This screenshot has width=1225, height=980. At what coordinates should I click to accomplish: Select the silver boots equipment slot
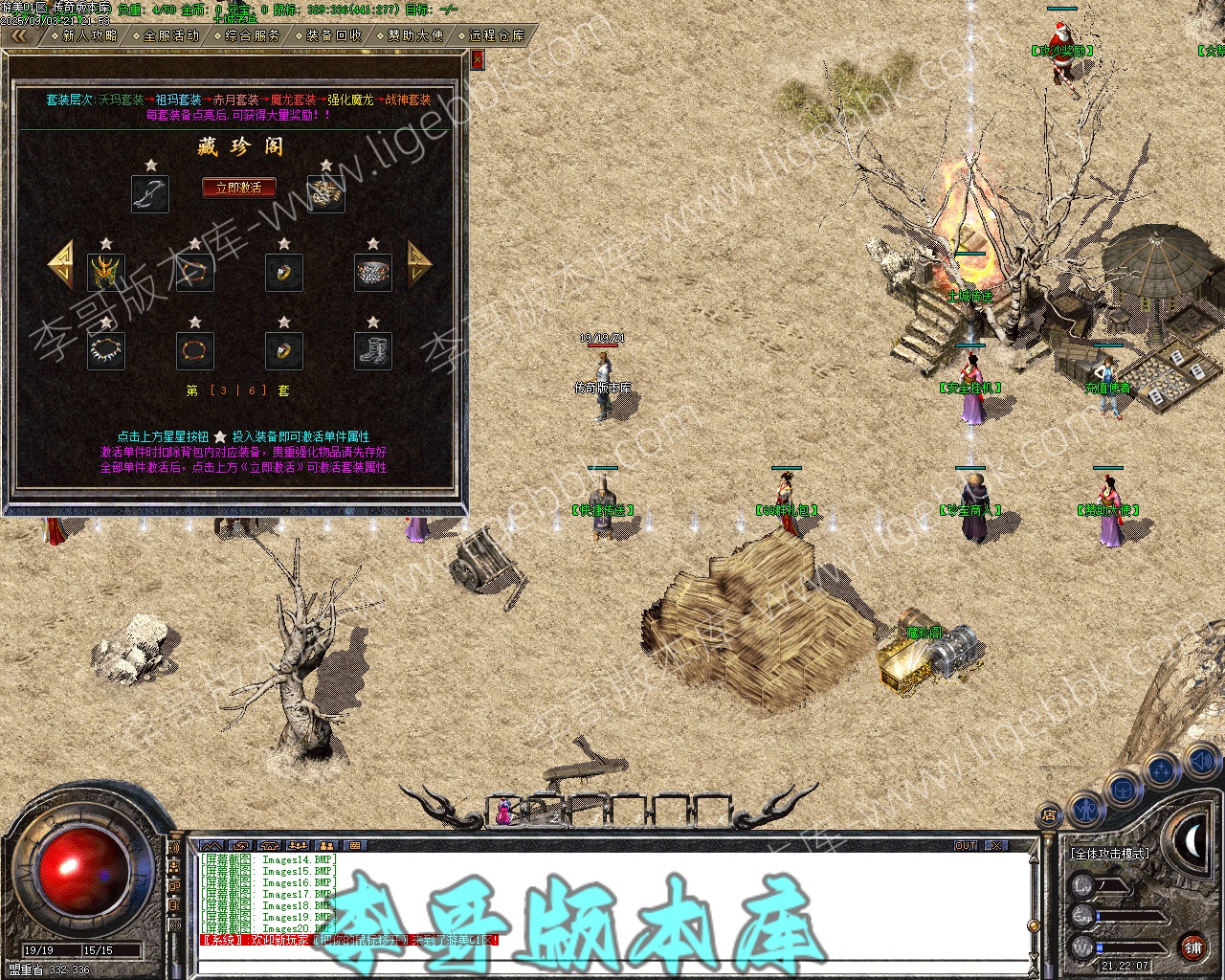(373, 351)
